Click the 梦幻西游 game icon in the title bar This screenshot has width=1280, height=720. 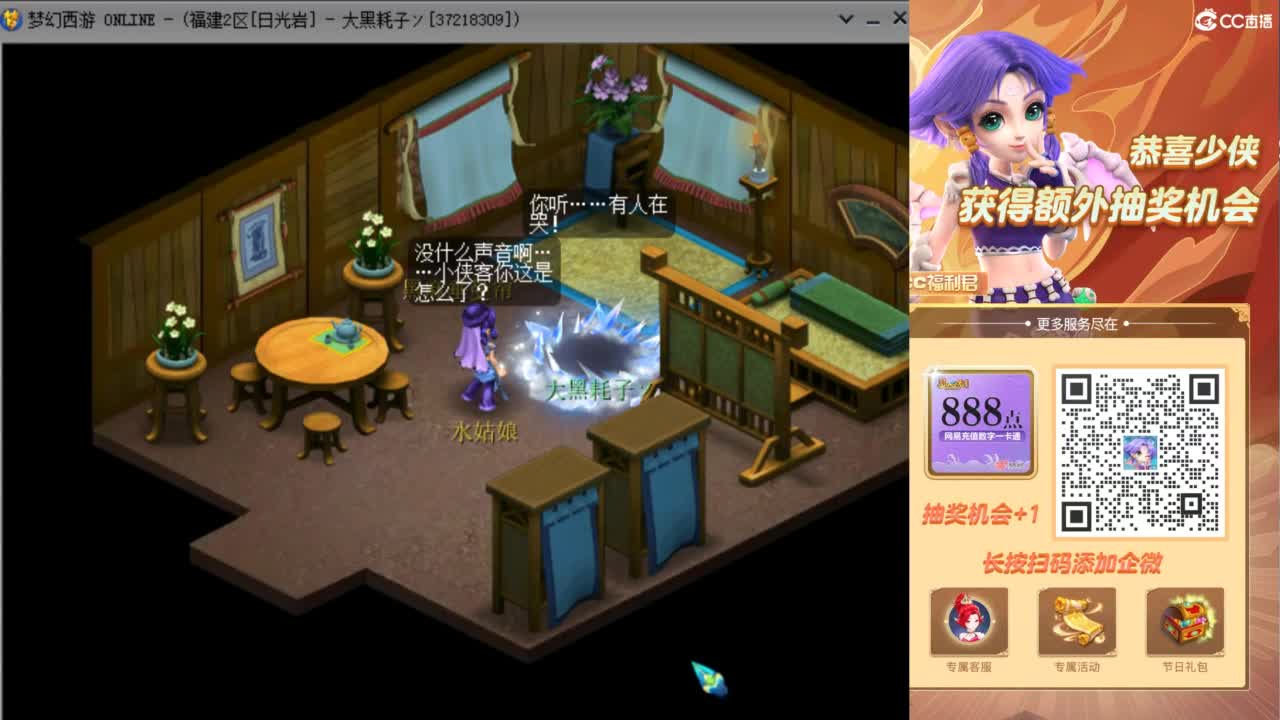(10, 16)
